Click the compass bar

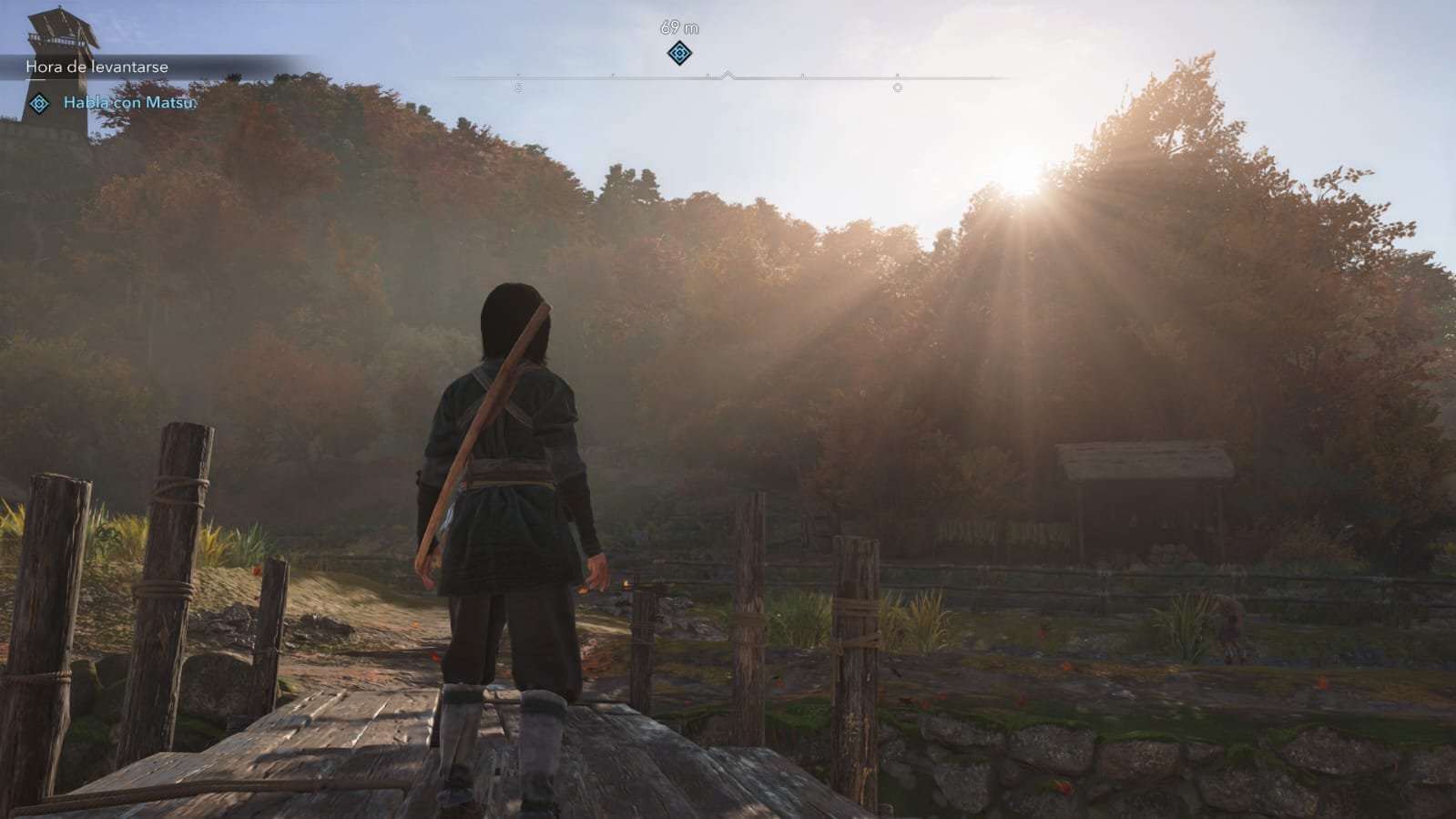click(728, 78)
